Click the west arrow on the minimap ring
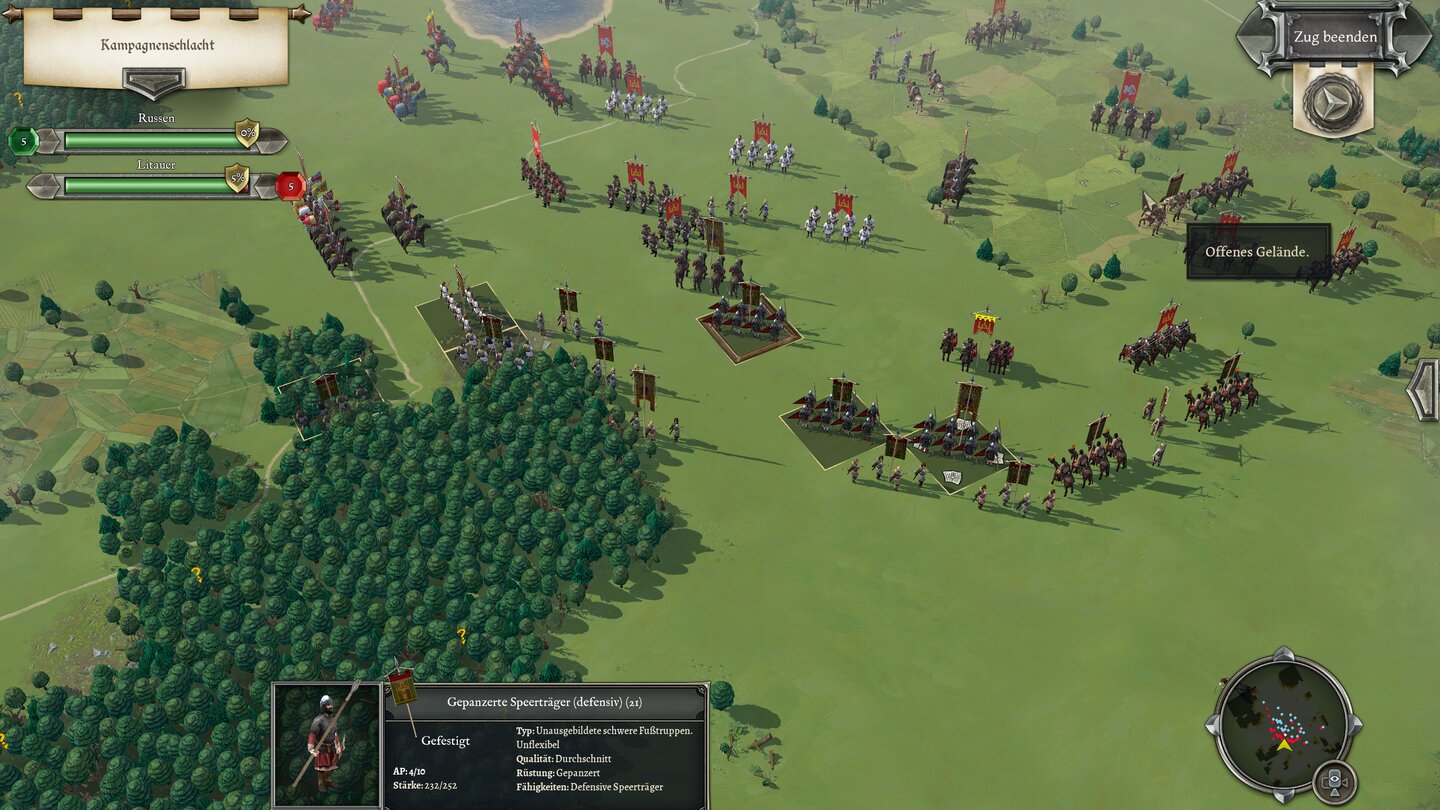Image resolution: width=1440 pixels, height=810 pixels. click(1211, 726)
